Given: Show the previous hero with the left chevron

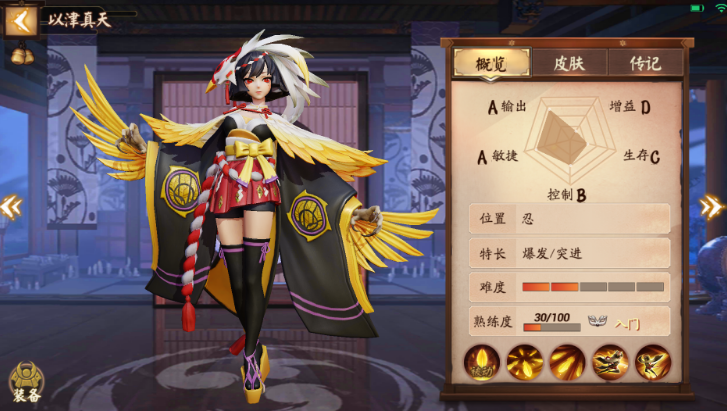Looking at the screenshot, I should pos(11,206).
